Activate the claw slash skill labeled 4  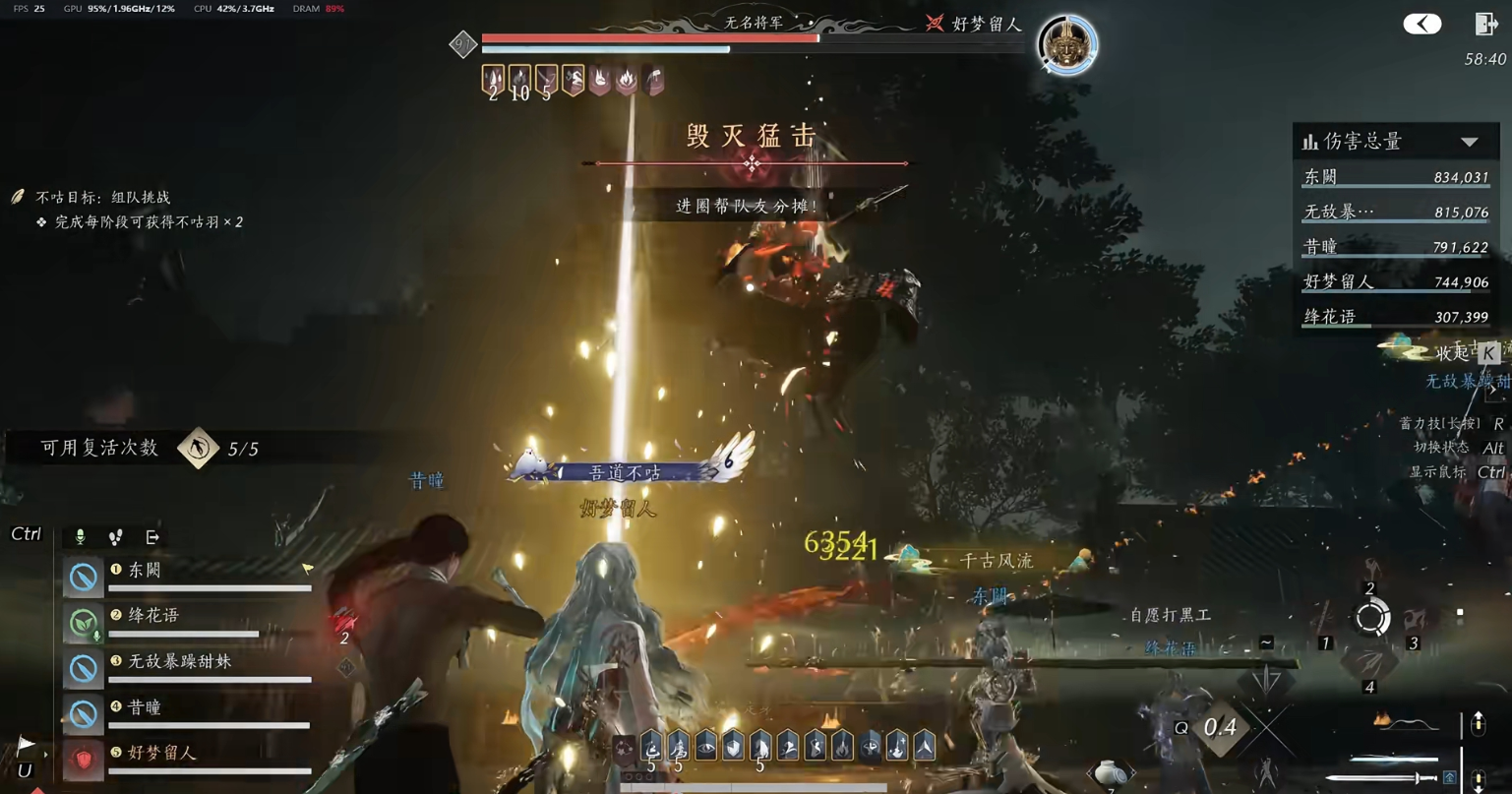coord(1369,664)
